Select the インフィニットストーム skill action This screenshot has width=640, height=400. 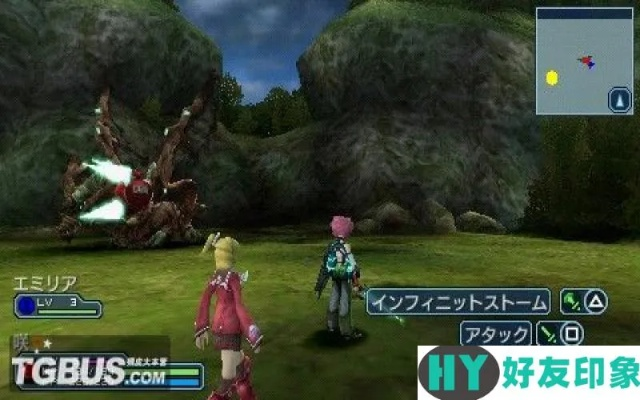[x=459, y=301]
